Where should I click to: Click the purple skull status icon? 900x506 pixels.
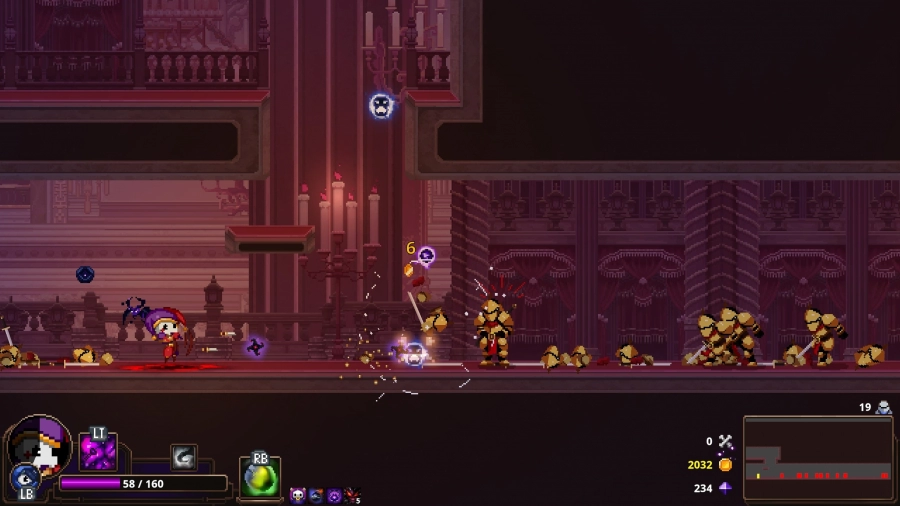[298, 495]
